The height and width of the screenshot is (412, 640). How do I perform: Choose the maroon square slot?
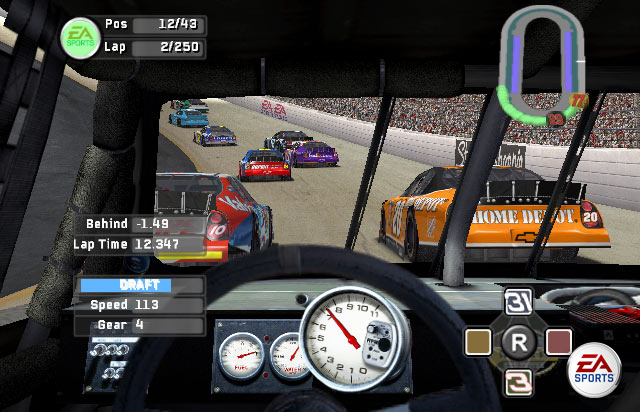tap(557, 342)
